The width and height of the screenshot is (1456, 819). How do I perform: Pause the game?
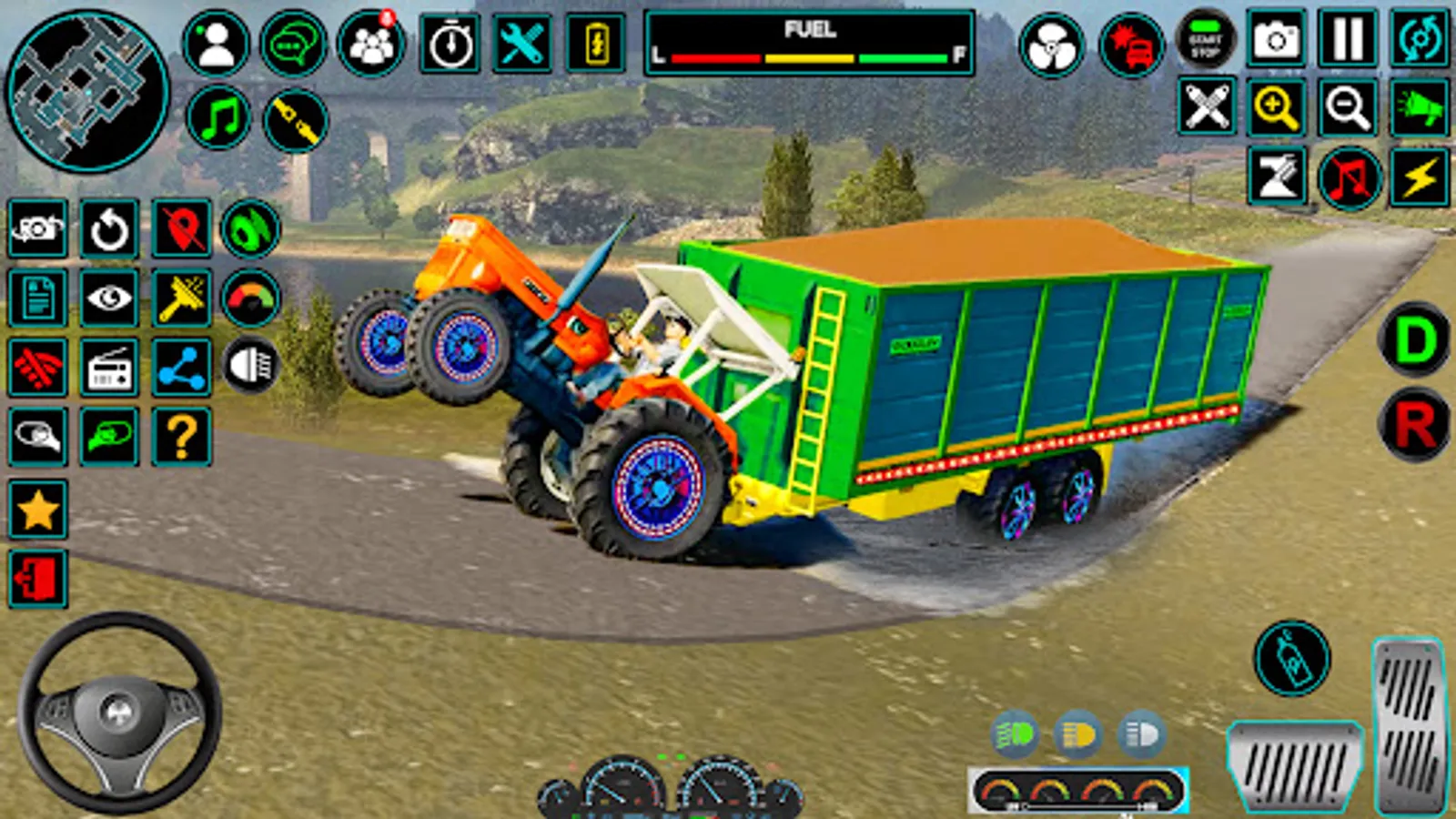pos(1347,40)
